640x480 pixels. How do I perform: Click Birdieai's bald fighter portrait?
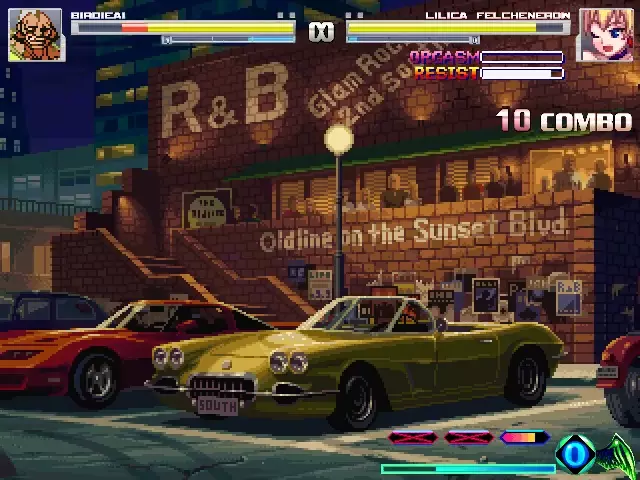click(x=36, y=35)
